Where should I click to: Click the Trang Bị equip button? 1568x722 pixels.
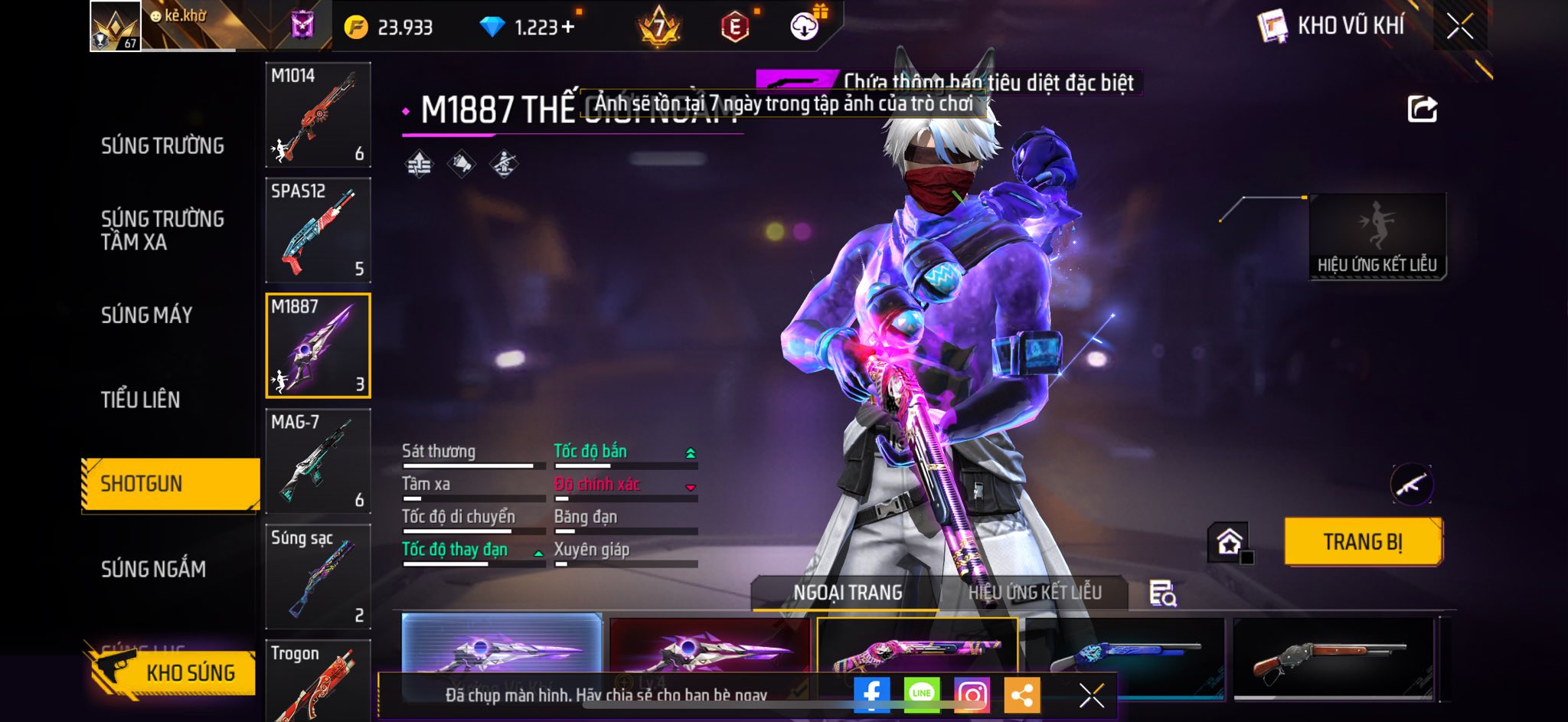tap(1363, 542)
